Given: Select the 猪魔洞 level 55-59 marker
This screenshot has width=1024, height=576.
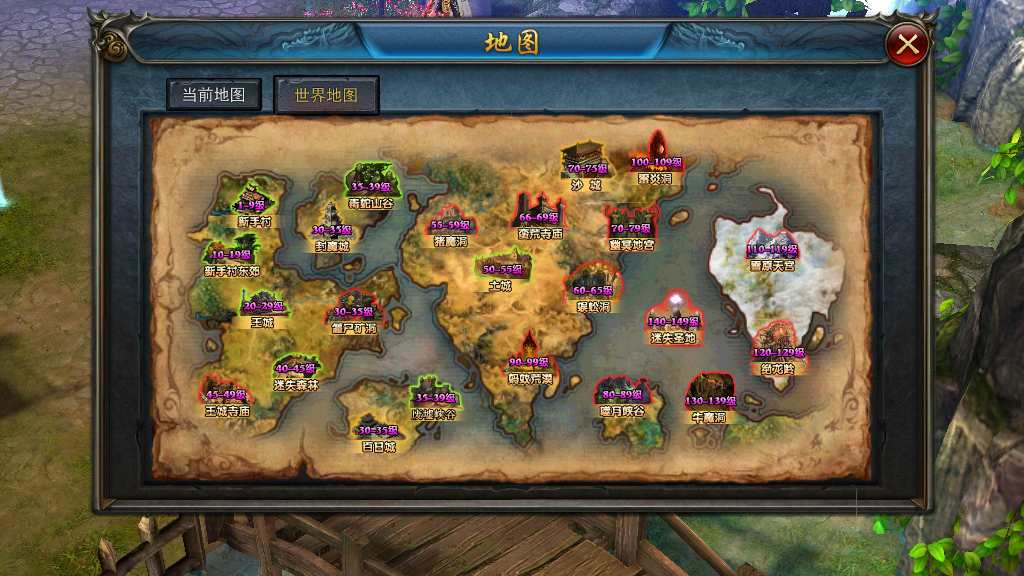Looking at the screenshot, I should pos(451,225).
